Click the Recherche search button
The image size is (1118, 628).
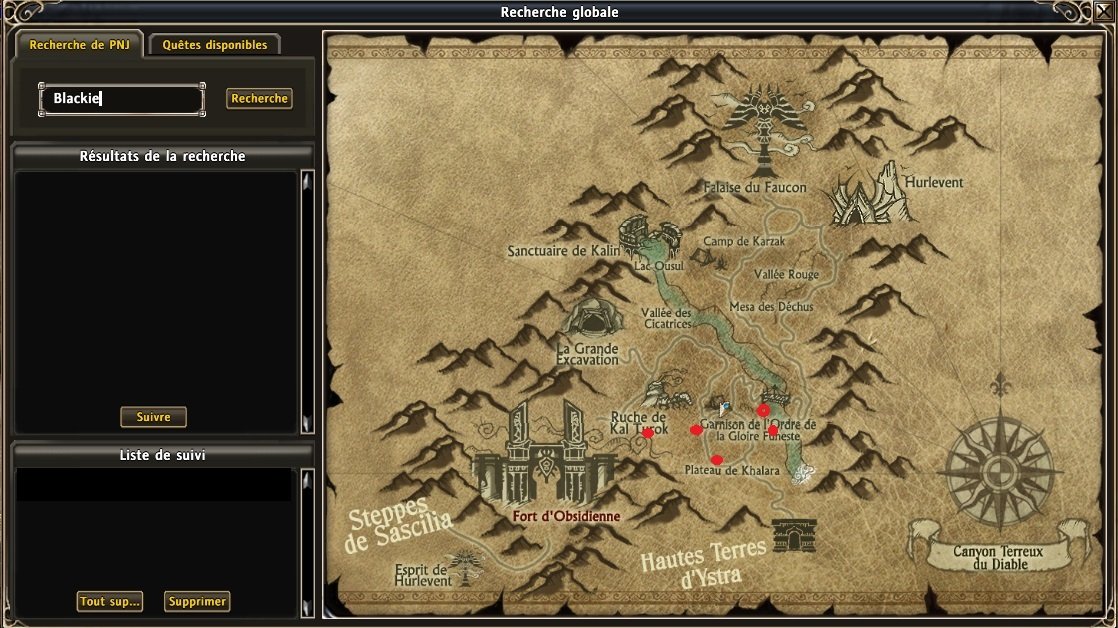tap(259, 99)
